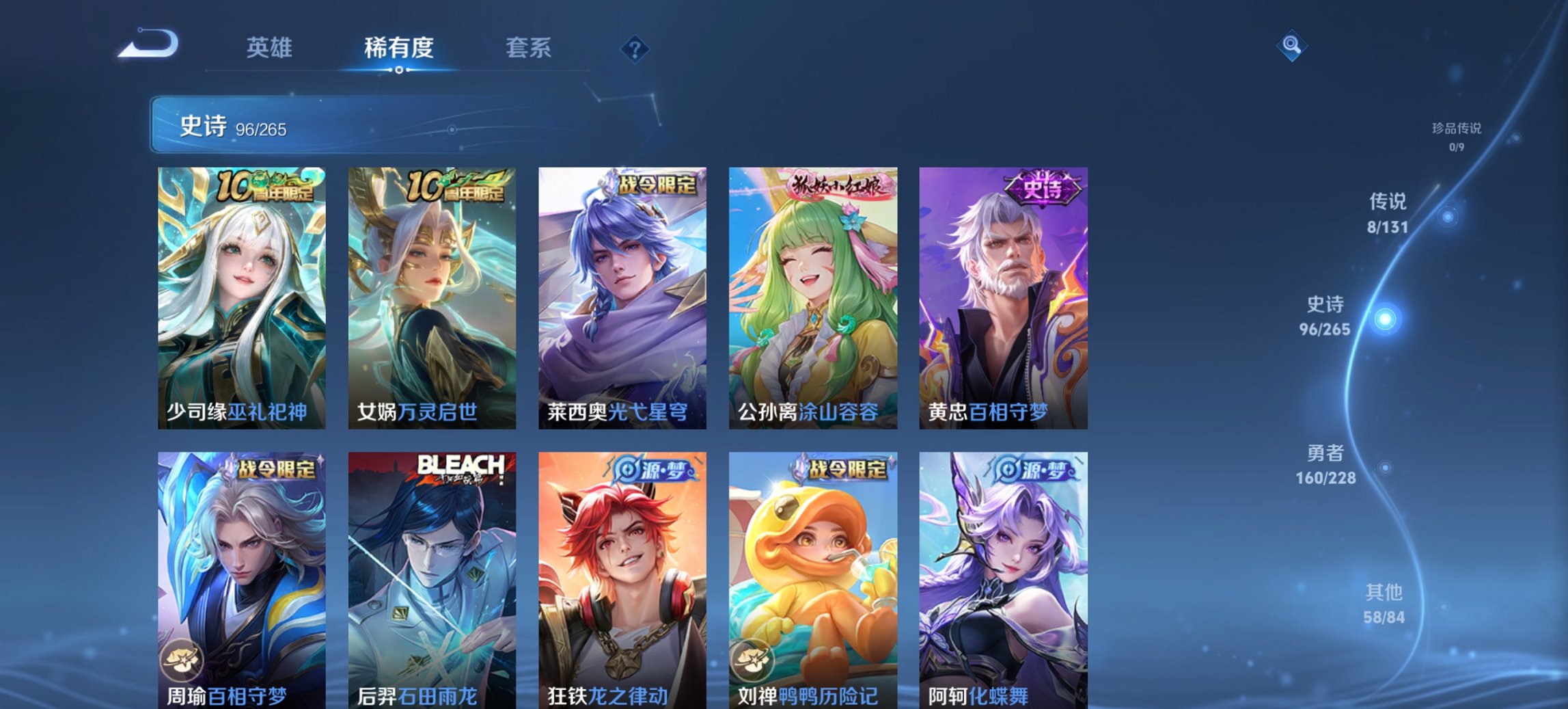Open the search magnifier icon

[x=1291, y=46]
